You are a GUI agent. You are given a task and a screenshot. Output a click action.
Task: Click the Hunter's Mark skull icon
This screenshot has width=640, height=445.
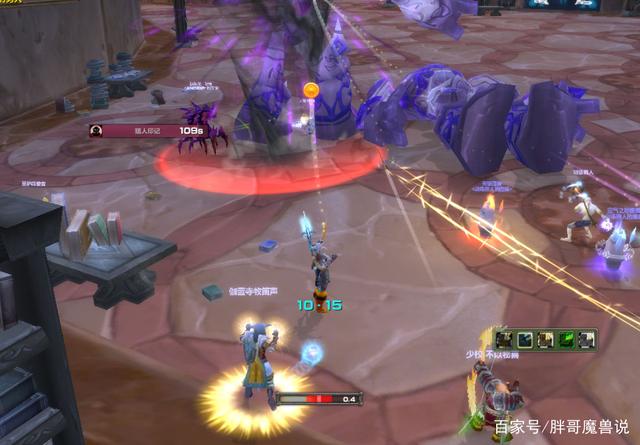point(96,130)
